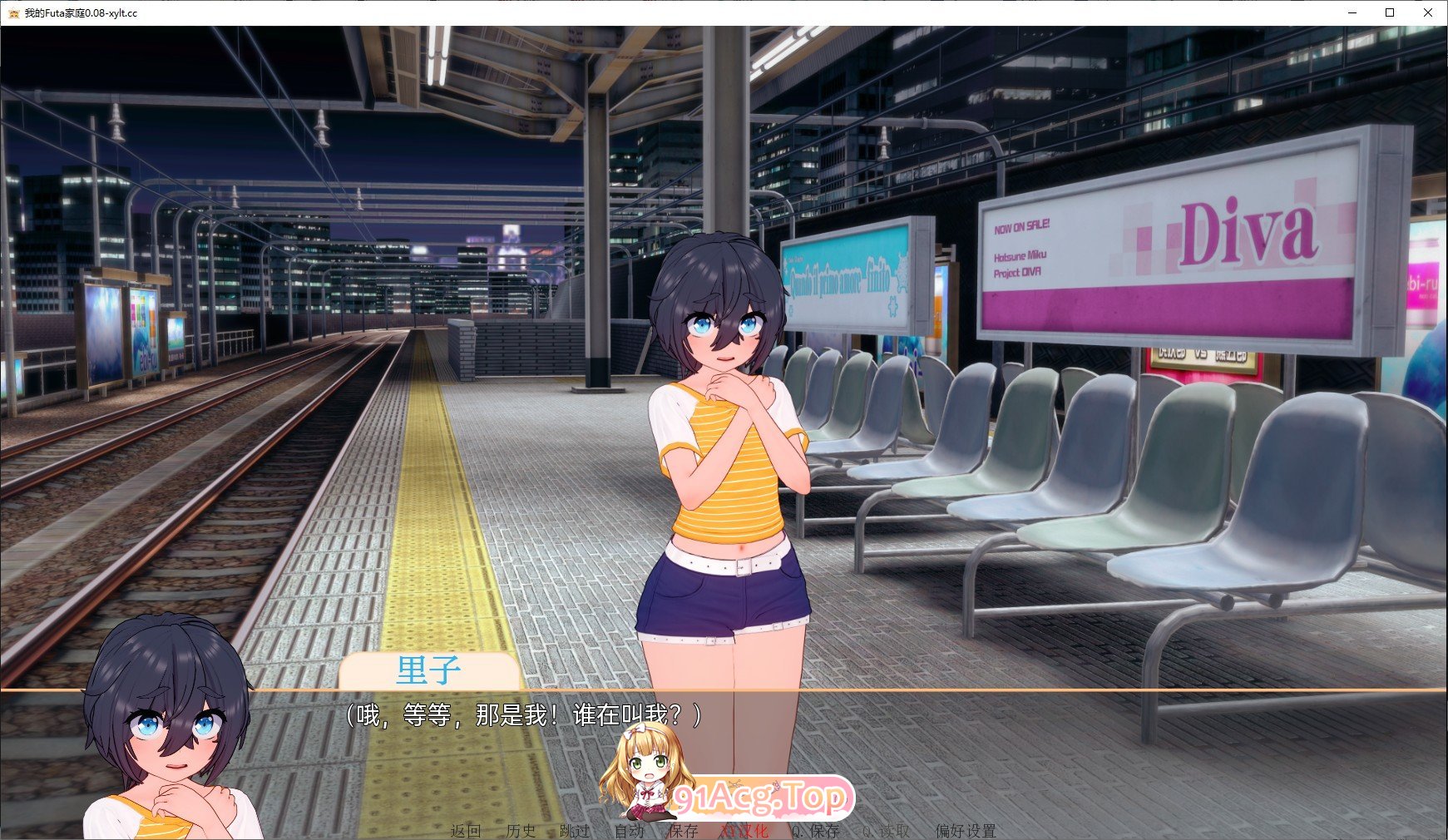This screenshot has height=840, width=1448.
Task: Toggle 自动 auto-advance mode
Action: [630, 831]
